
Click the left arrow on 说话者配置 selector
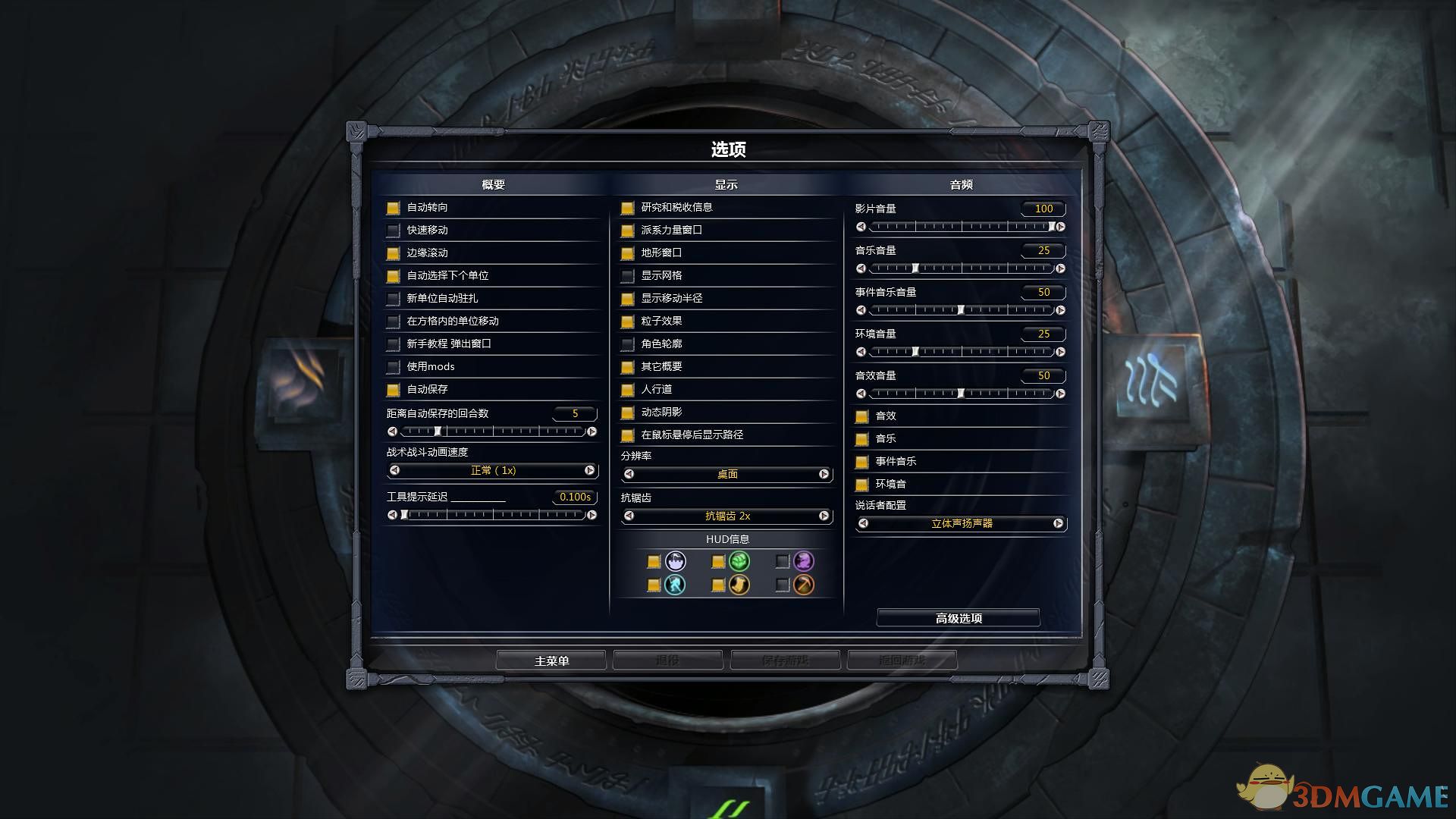click(861, 523)
